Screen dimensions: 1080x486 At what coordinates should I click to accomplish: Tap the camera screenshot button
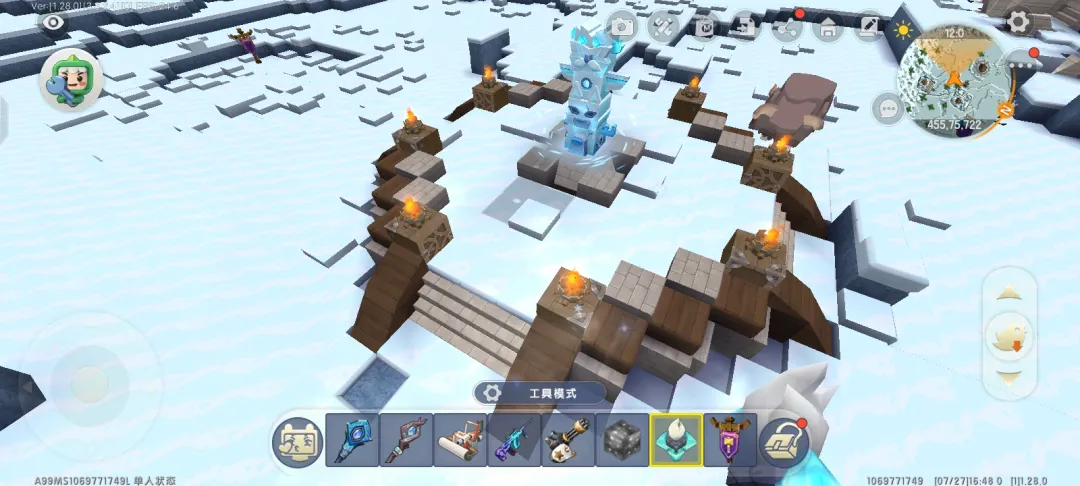622,27
